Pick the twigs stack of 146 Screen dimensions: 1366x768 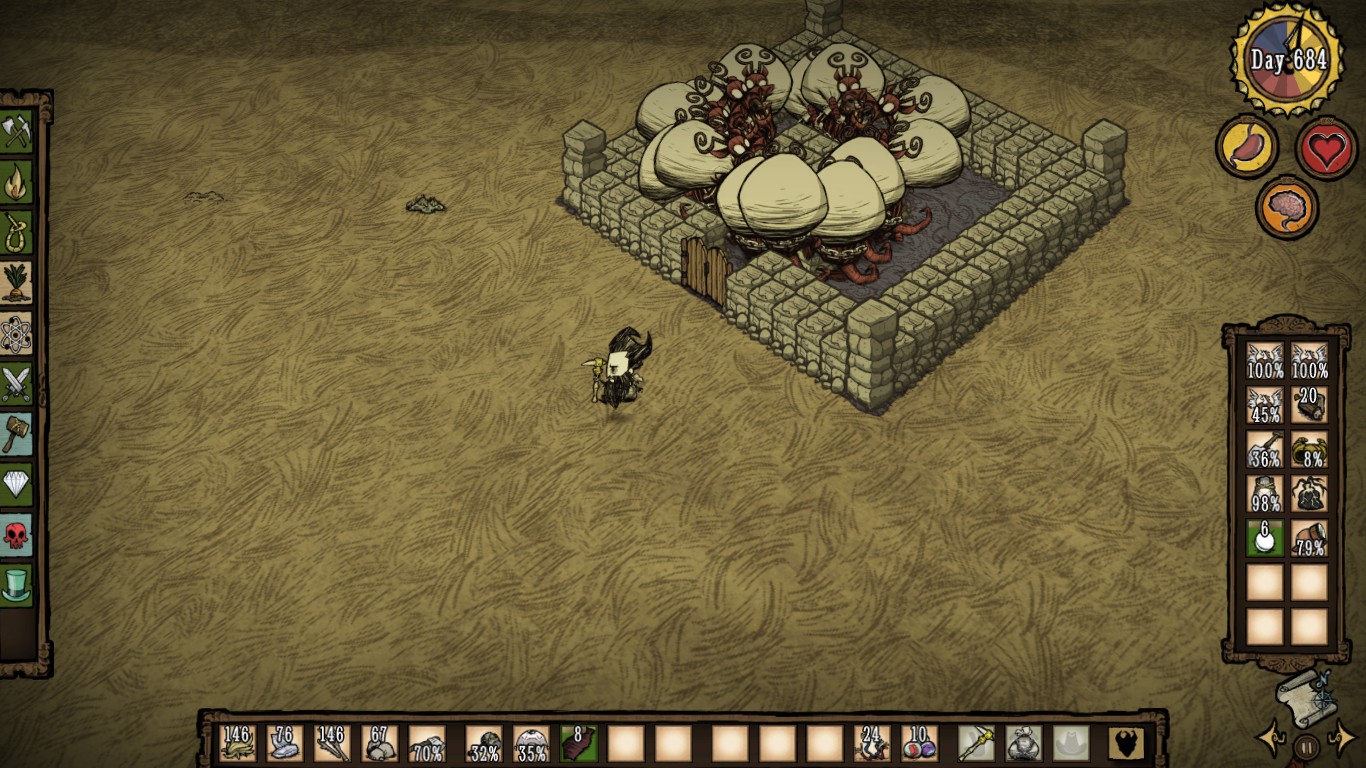[x=332, y=744]
